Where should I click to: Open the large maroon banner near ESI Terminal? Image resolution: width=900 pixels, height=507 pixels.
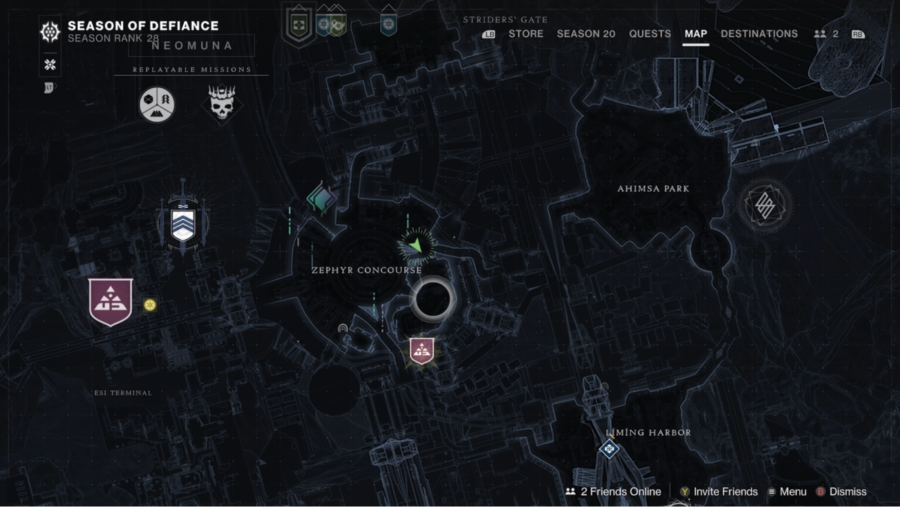click(110, 301)
